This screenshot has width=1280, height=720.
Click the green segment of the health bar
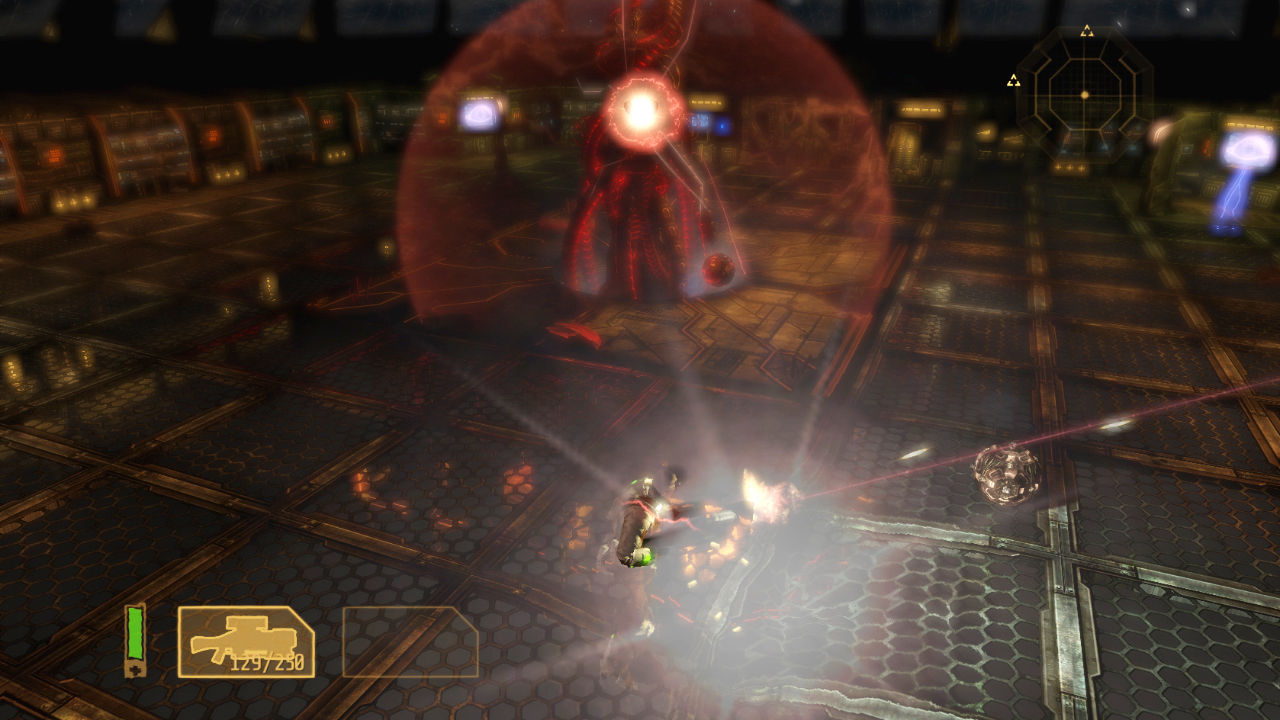pos(134,630)
